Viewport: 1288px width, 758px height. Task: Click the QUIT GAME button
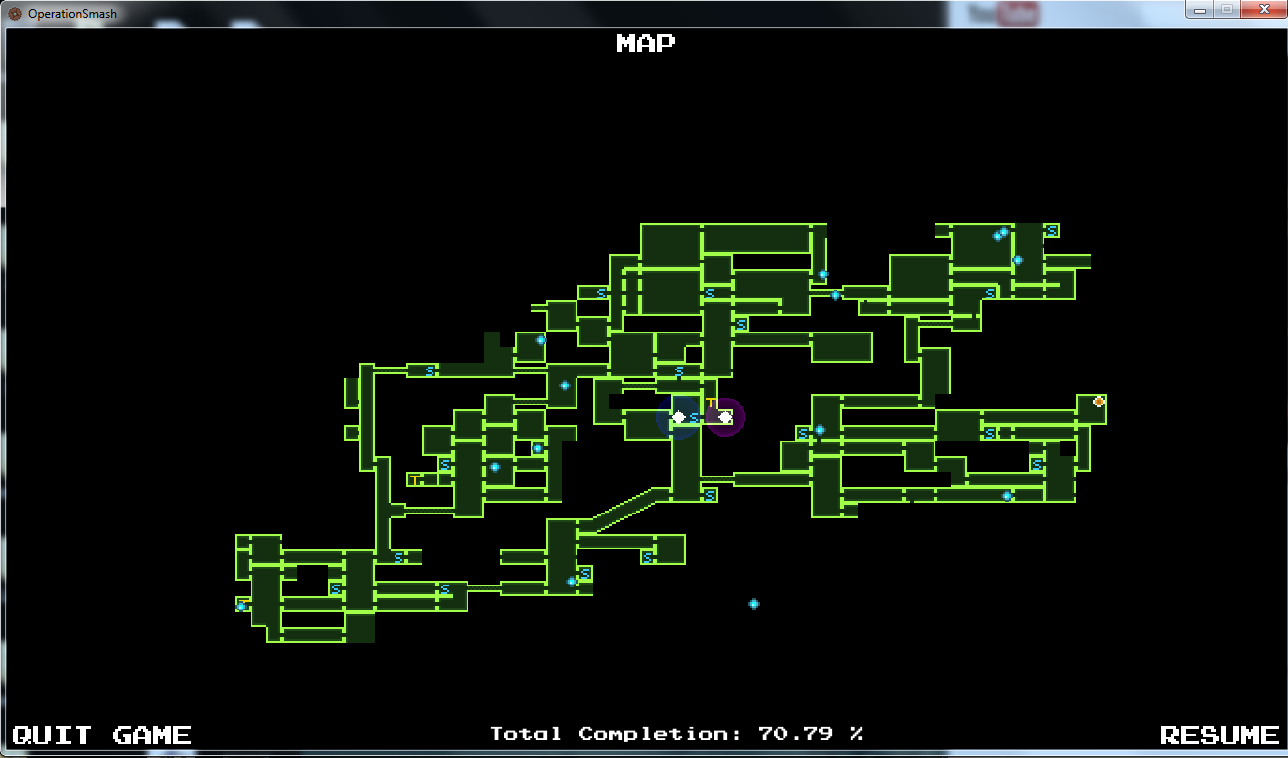101,735
